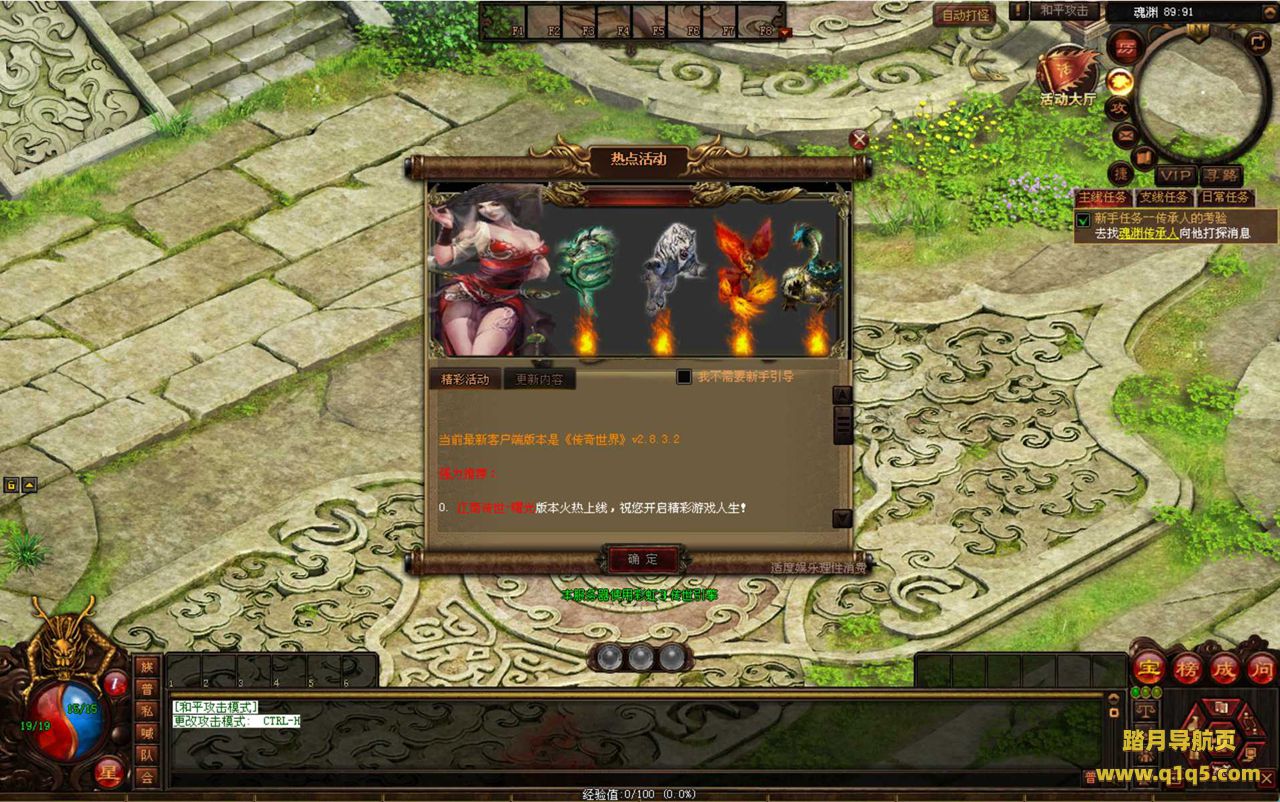Select the 精彩活动 tab

(x=465, y=380)
